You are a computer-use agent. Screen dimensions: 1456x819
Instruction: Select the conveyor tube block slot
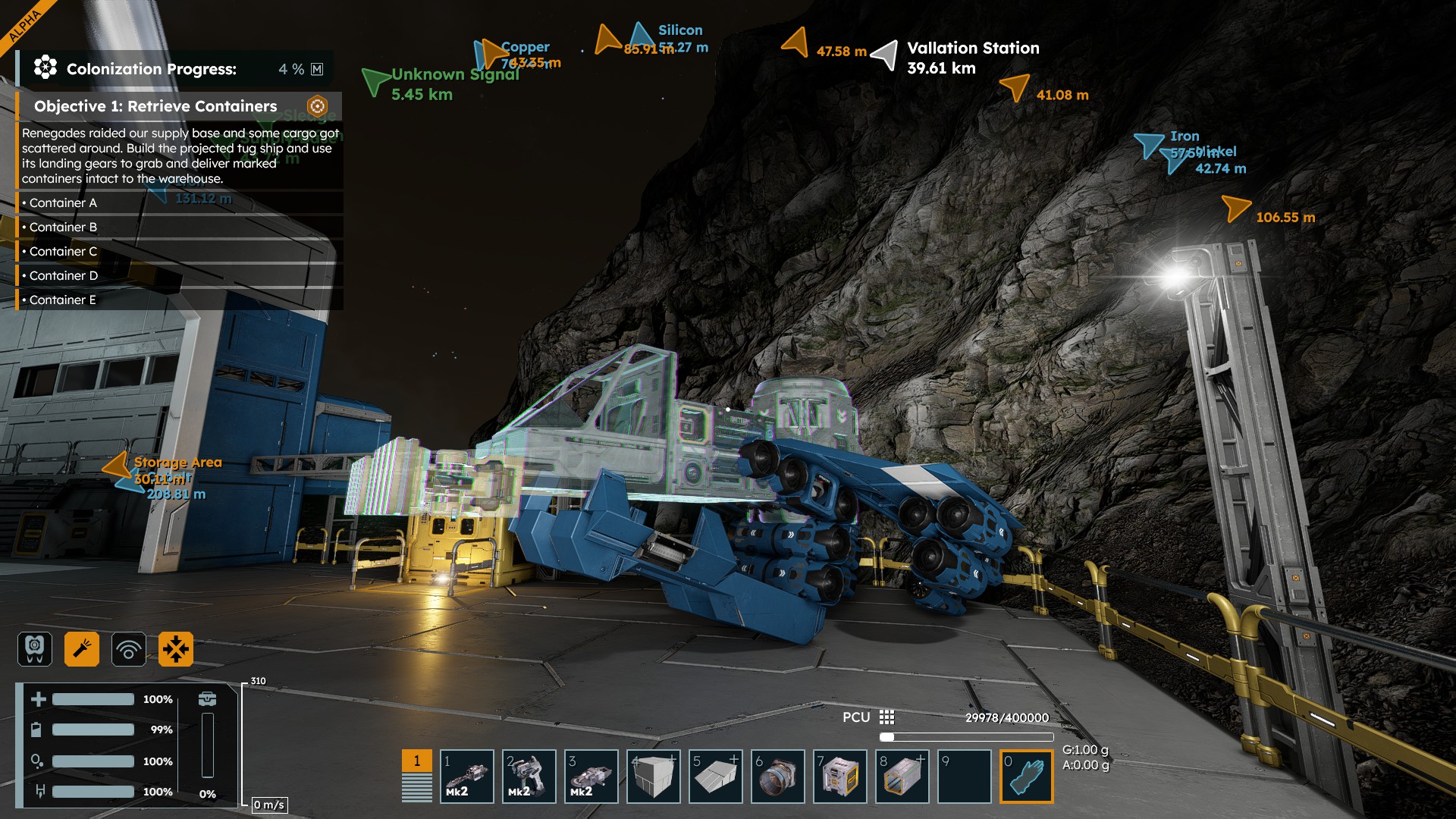(x=902, y=776)
